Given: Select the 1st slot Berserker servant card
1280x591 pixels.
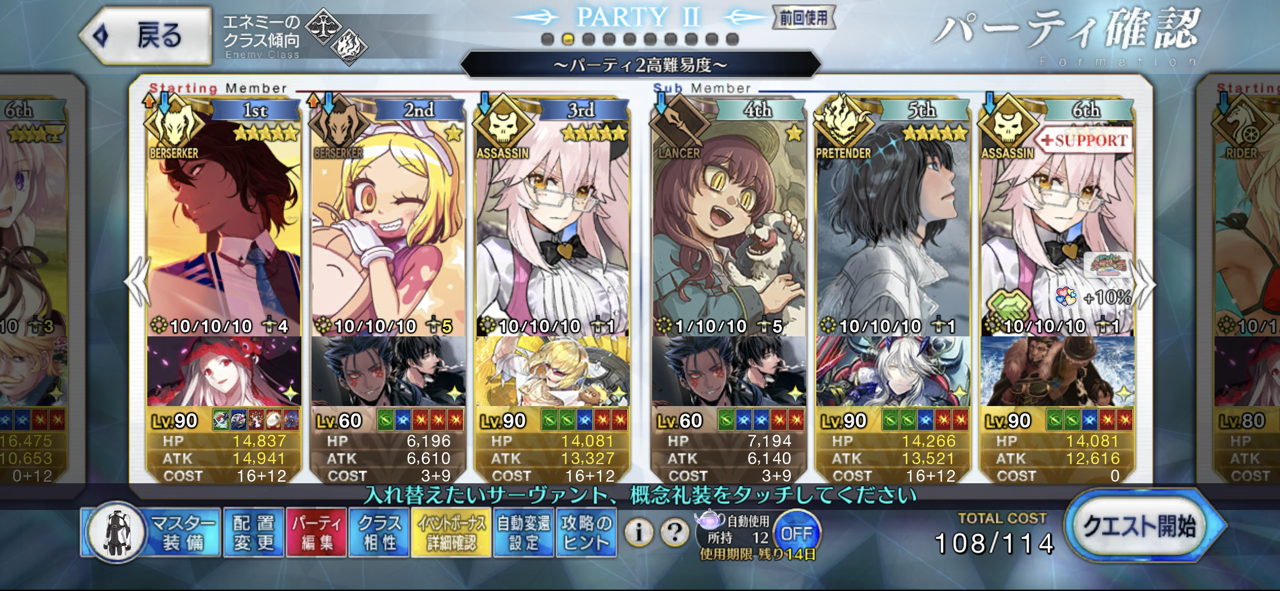Looking at the screenshot, I should tap(224, 230).
